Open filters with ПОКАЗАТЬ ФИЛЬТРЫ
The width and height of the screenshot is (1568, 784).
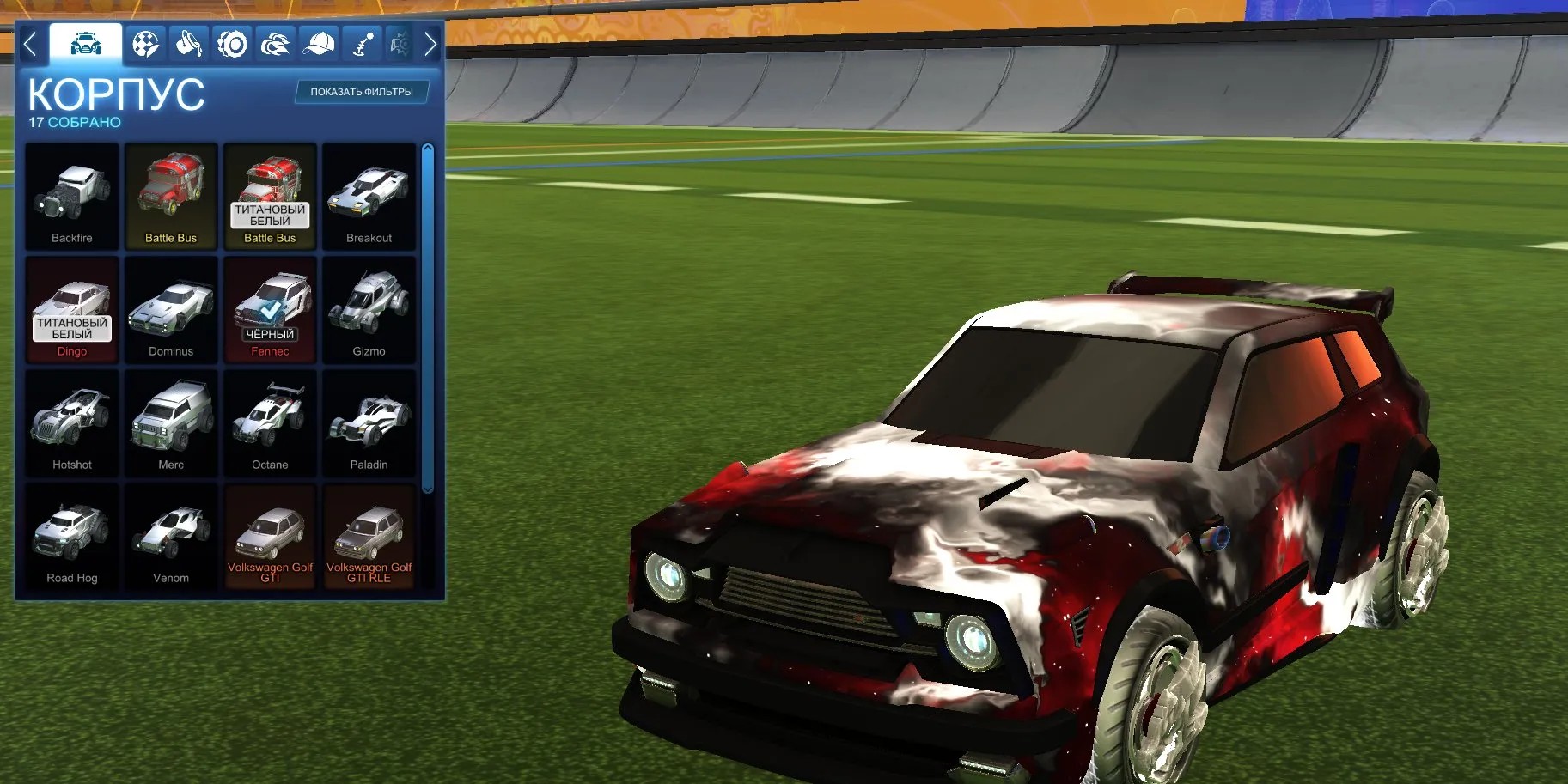click(x=362, y=92)
